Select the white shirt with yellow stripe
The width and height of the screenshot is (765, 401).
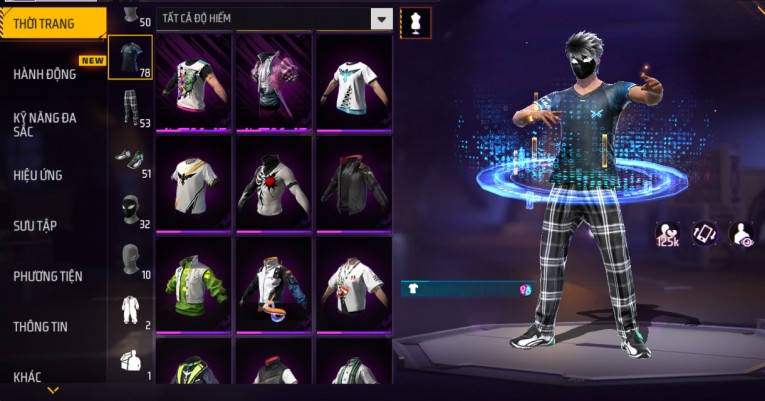(x=192, y=183)
